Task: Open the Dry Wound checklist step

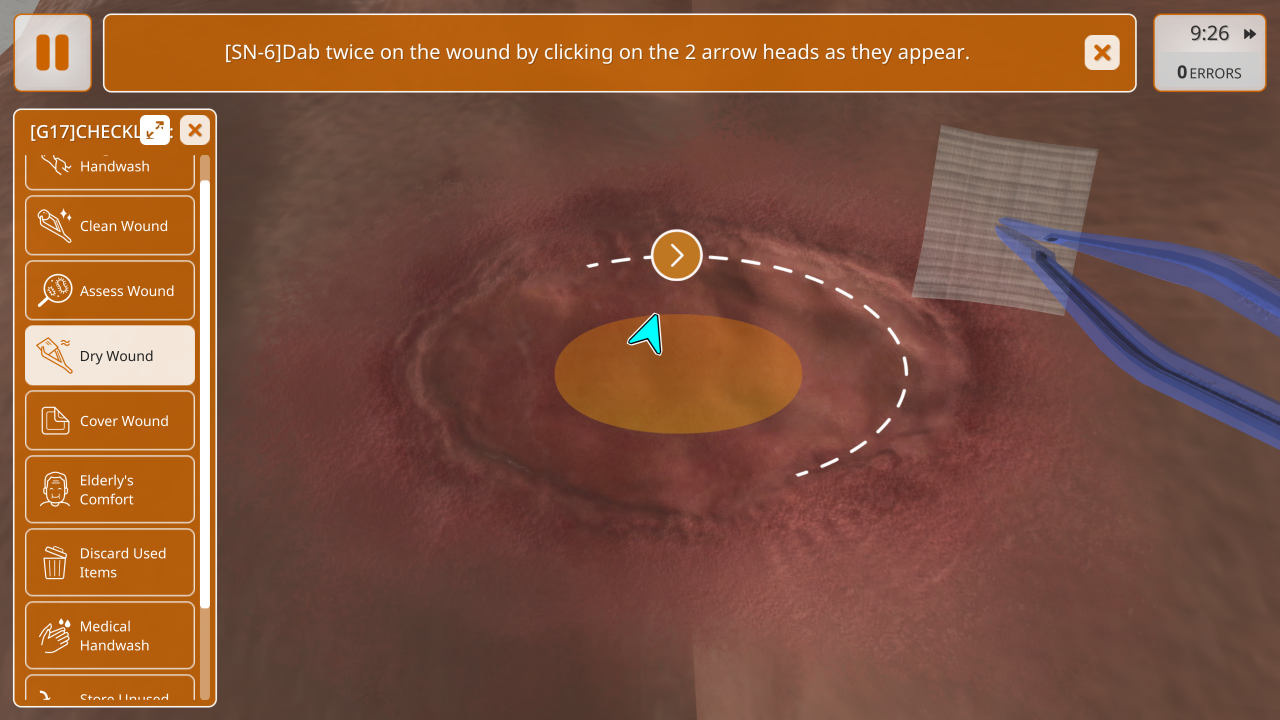Action: (x=110, y=356)
